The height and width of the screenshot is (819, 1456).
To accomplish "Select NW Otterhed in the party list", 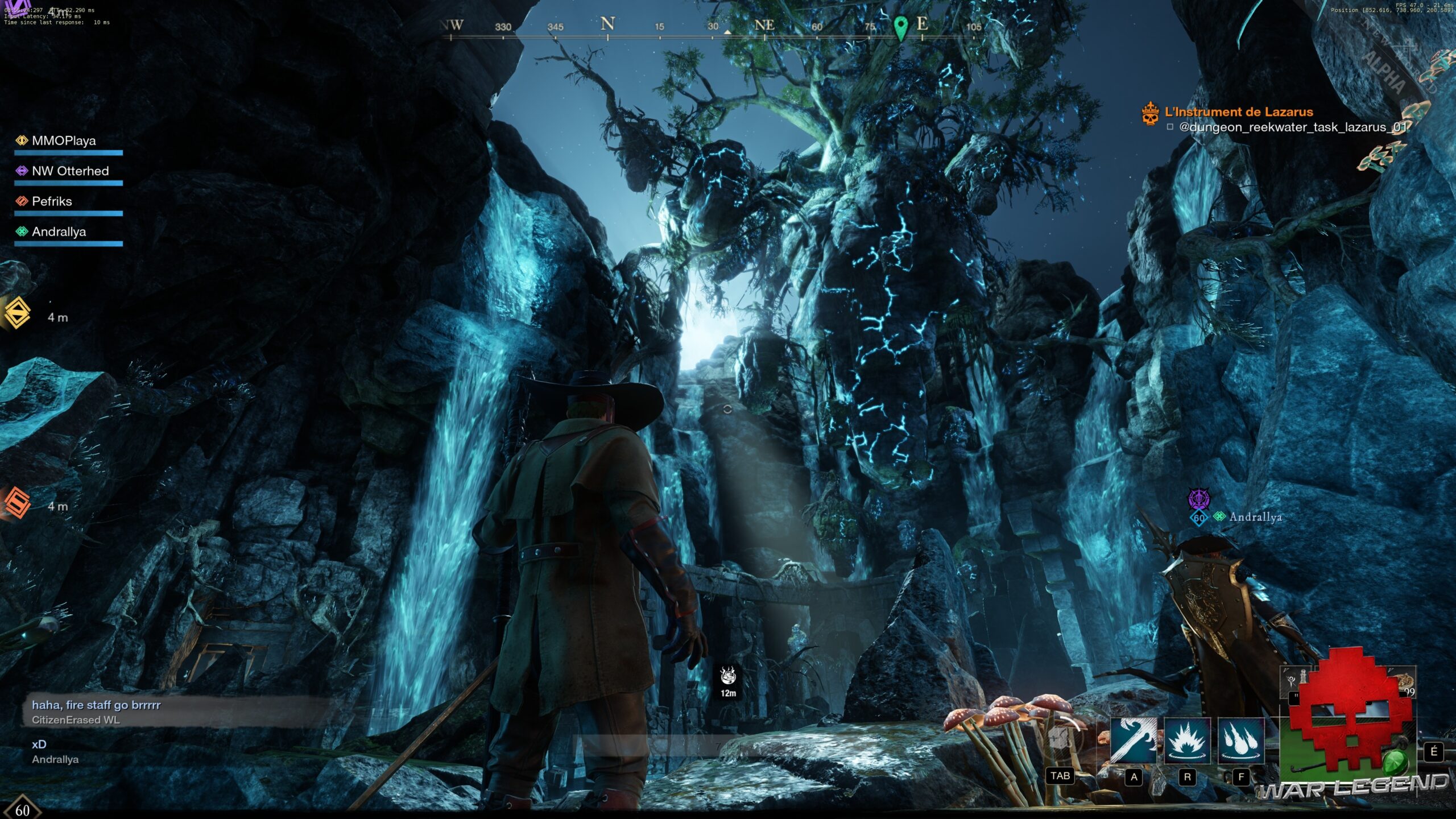I will click(69, 171).
